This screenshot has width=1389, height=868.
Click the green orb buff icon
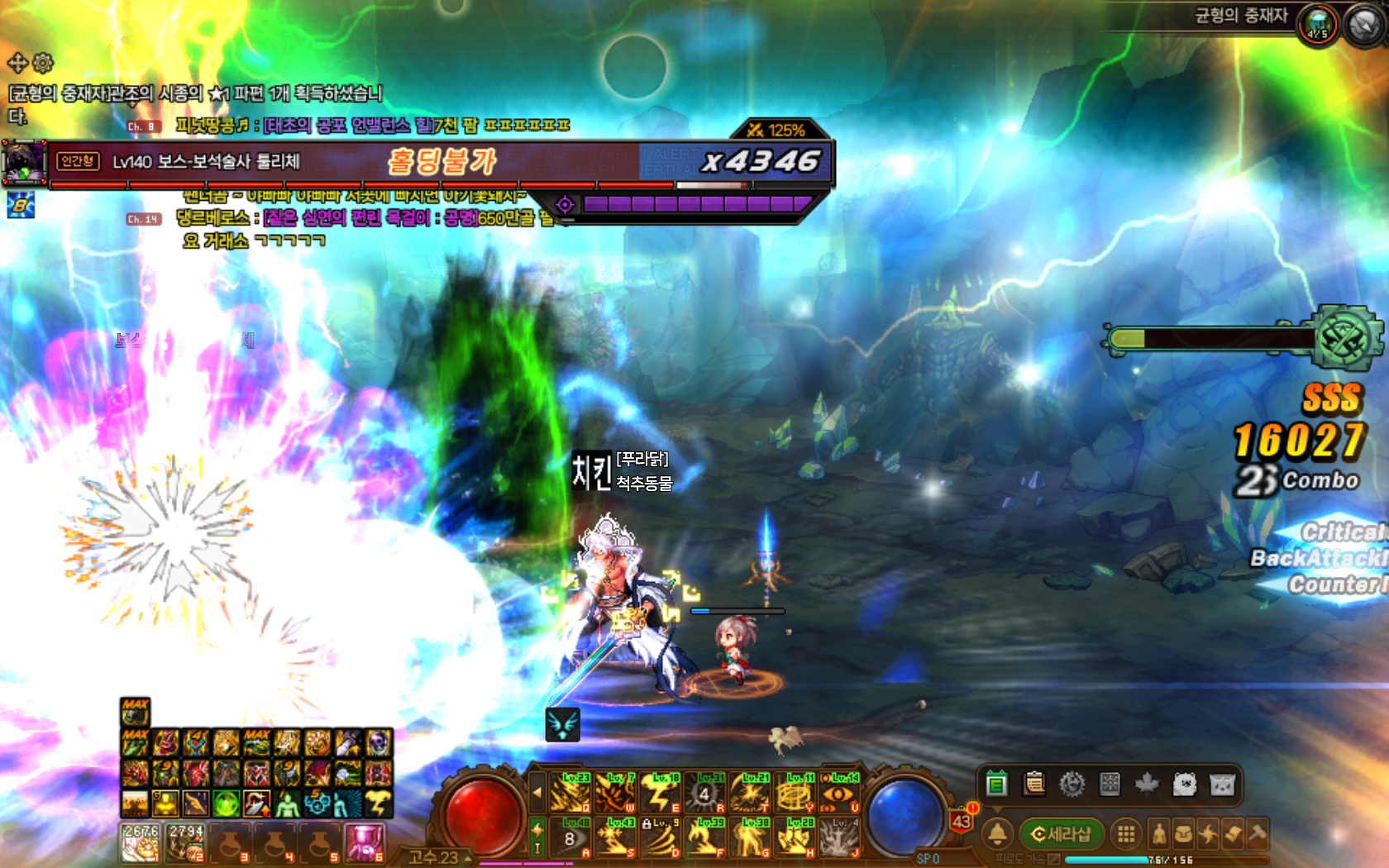tap(226, 803)
